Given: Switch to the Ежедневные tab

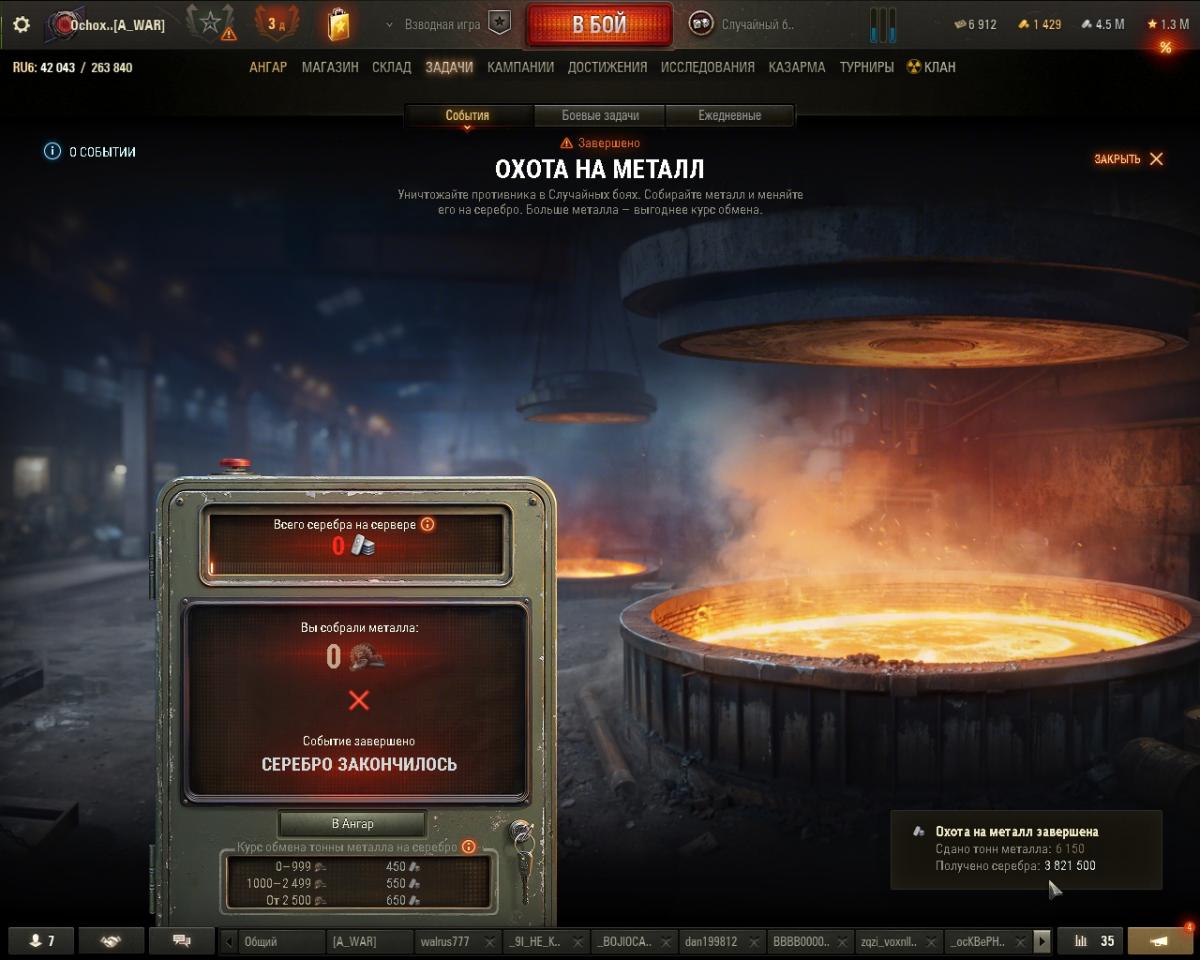Looking at the screenshot, I should click(x=729, y=115).
